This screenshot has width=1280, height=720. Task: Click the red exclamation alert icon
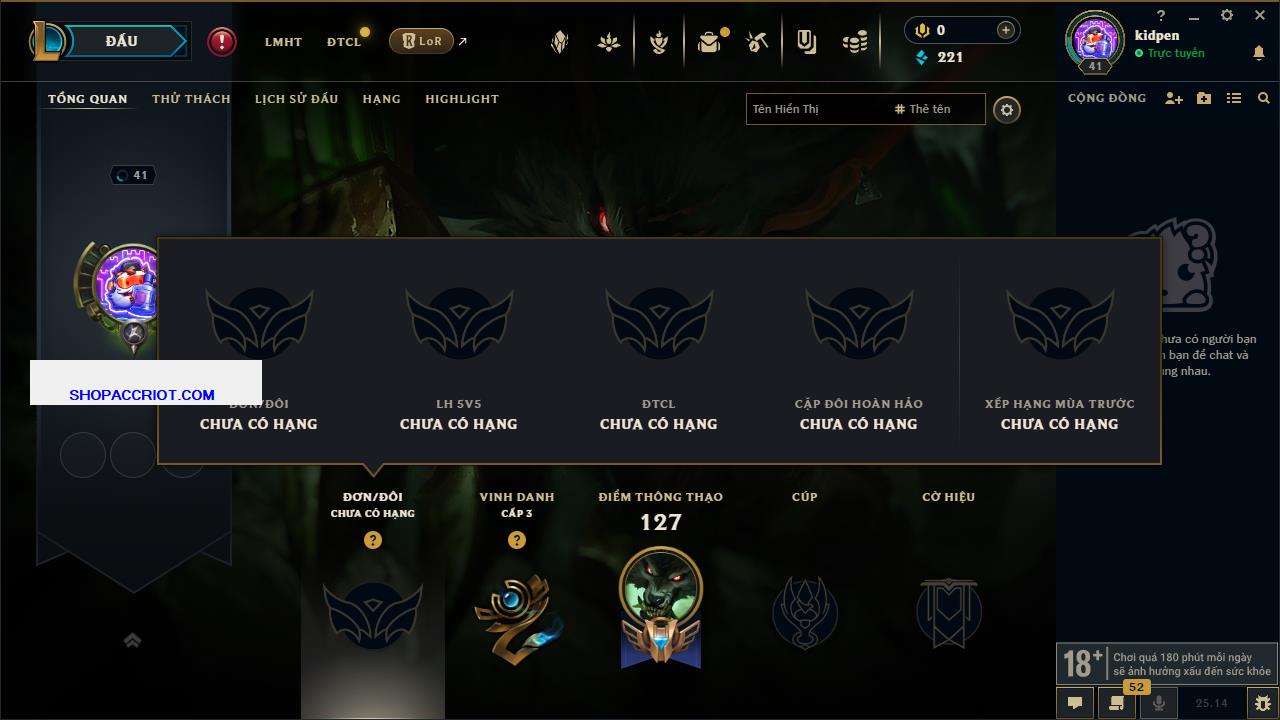coord(222,41)
